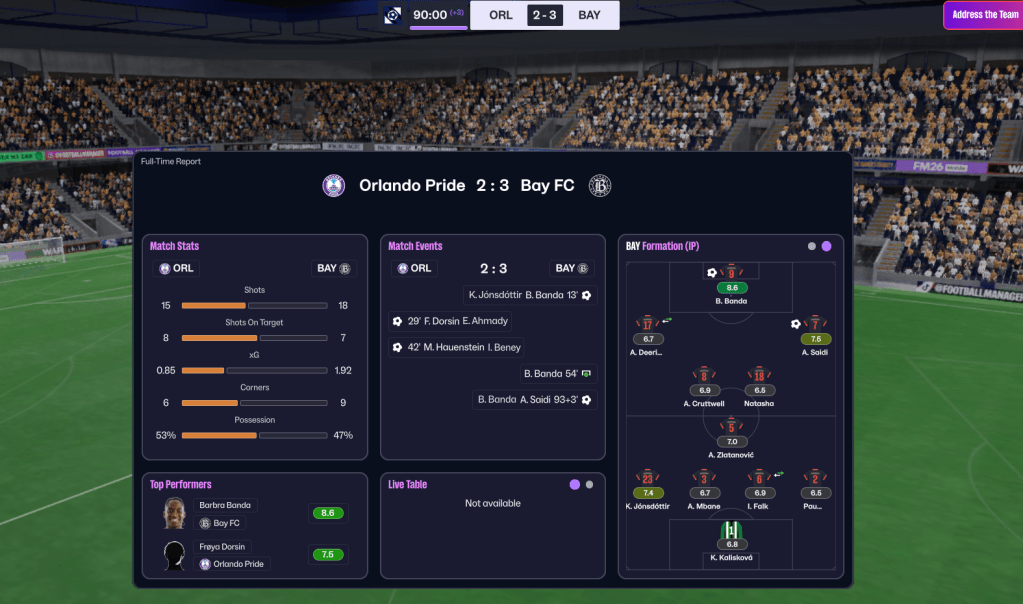
Task: Pick K. Jónsdóttir on the formation pitch
Action: tap(648, 479)
